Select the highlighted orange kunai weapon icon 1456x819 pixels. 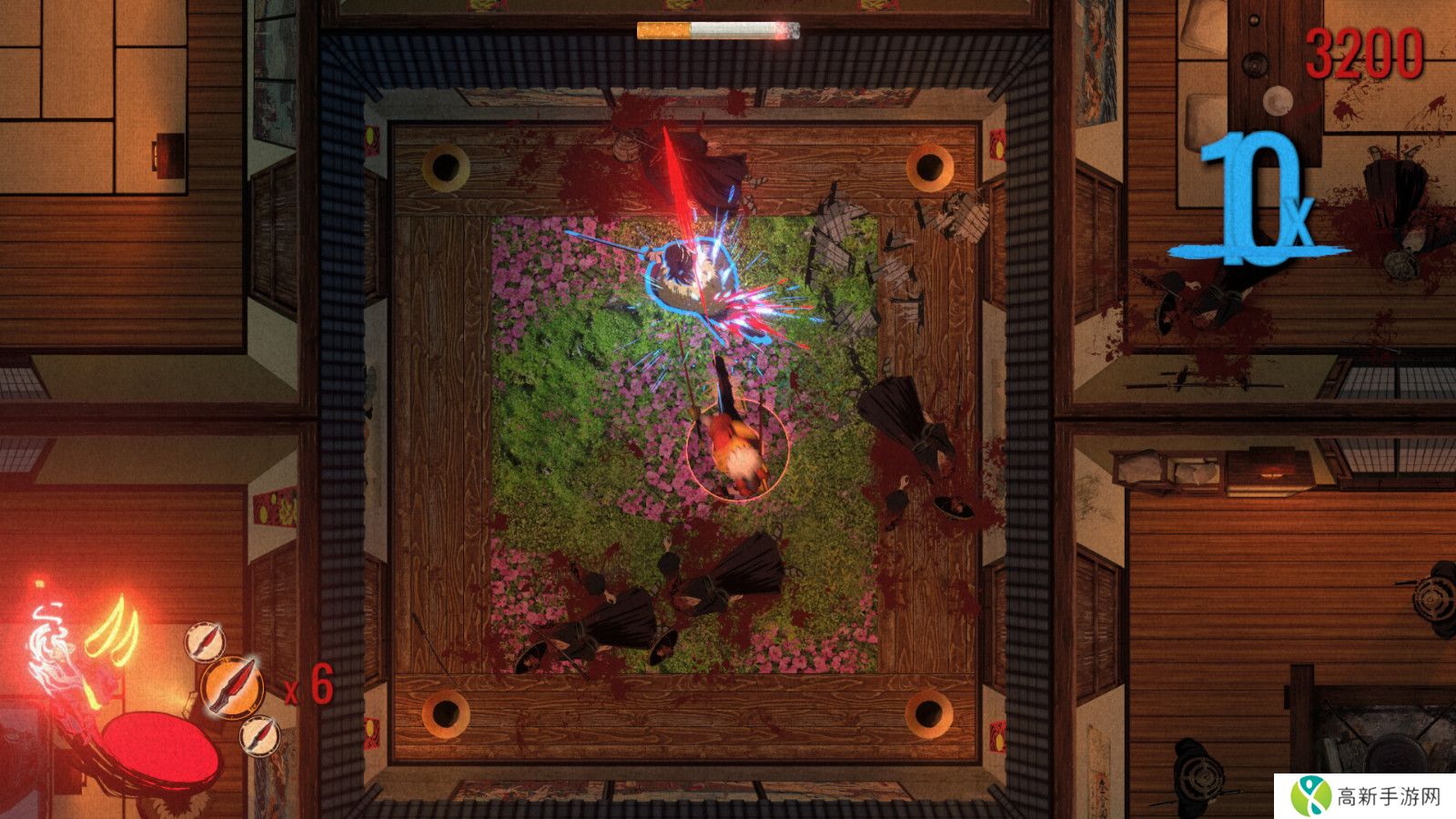231,686
